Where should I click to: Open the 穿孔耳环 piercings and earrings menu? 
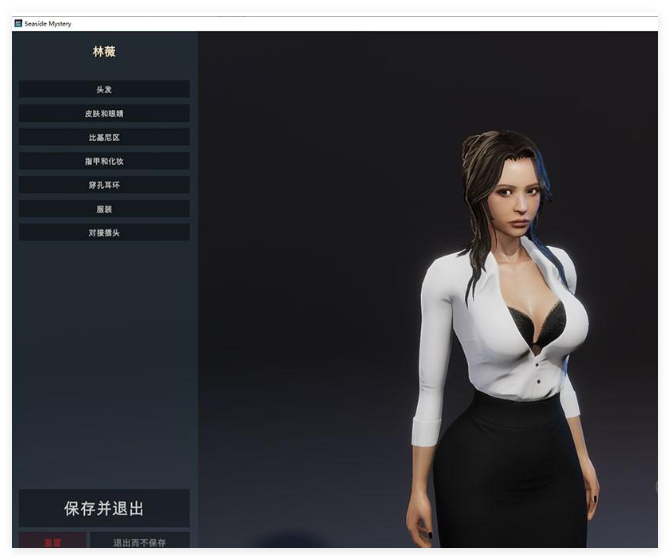(104, 185)
